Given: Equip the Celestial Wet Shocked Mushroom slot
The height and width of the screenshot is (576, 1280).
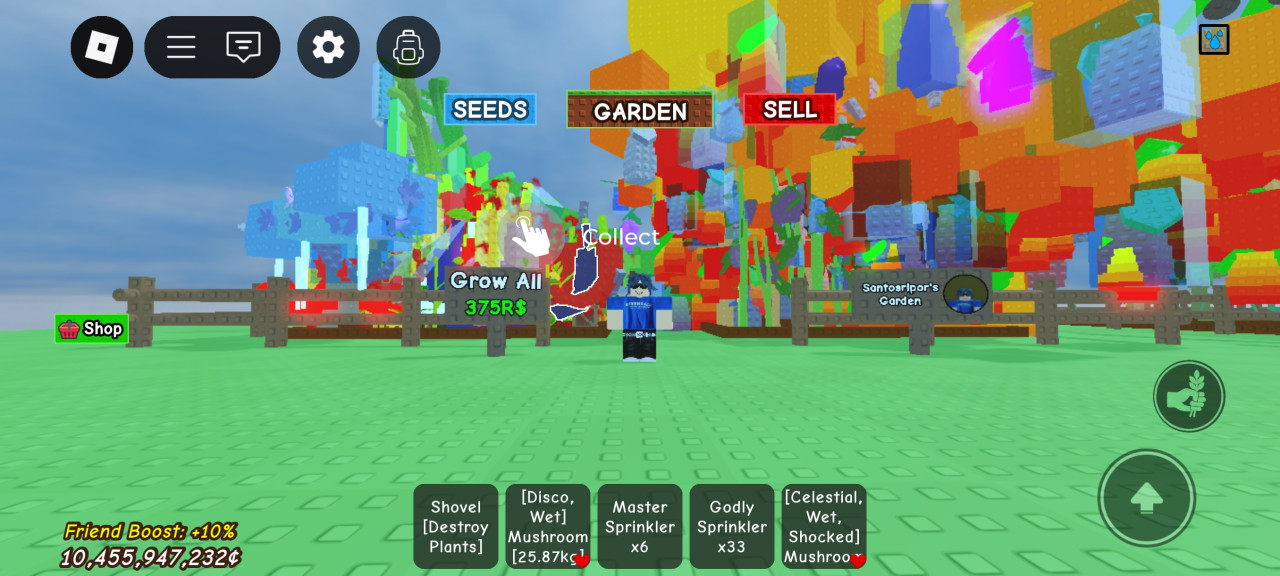Looking at the screenshot, I should 824,526.
